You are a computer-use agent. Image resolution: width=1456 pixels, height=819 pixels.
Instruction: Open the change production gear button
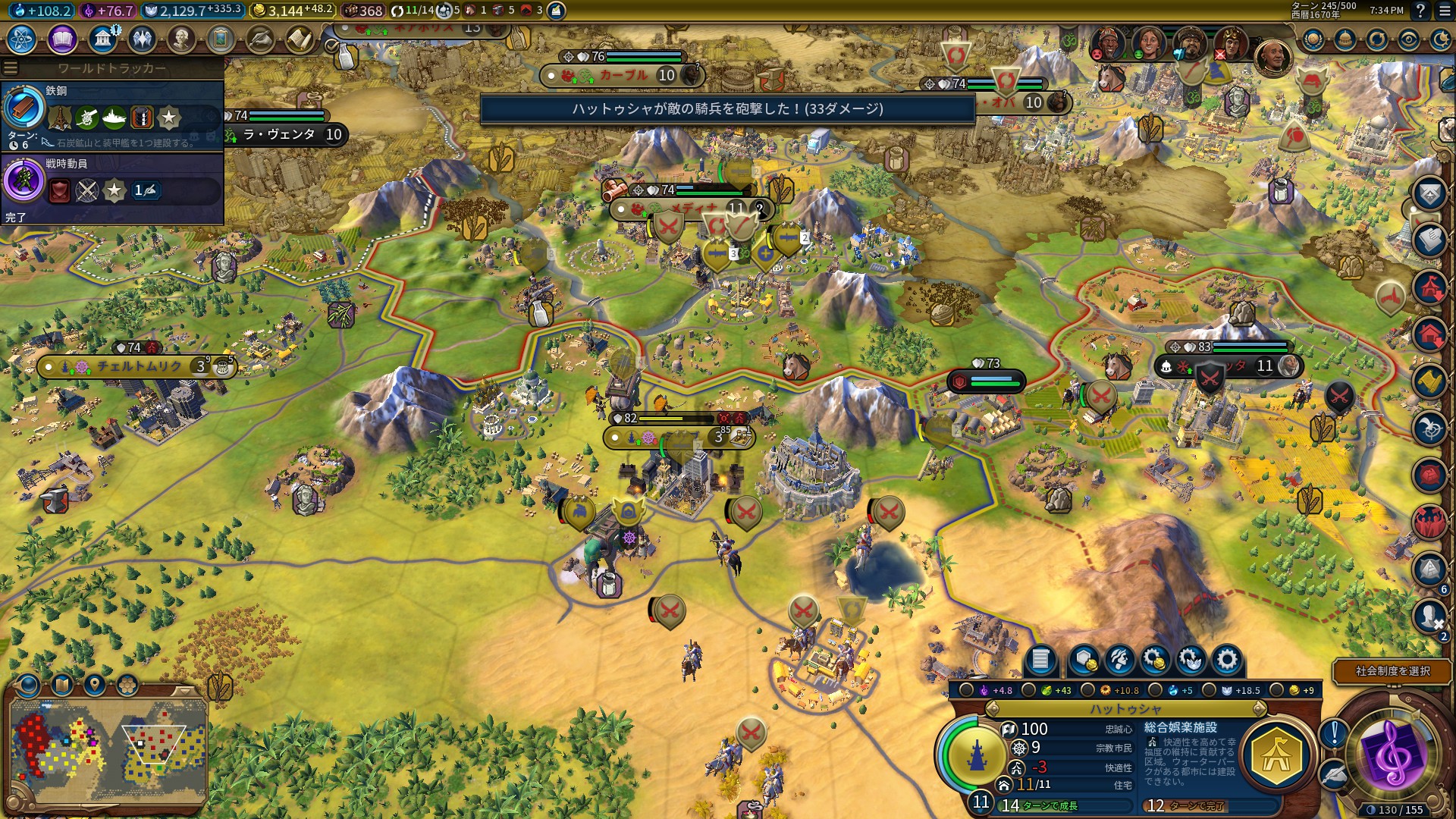pyautogui.click(x=1226, y=660)
